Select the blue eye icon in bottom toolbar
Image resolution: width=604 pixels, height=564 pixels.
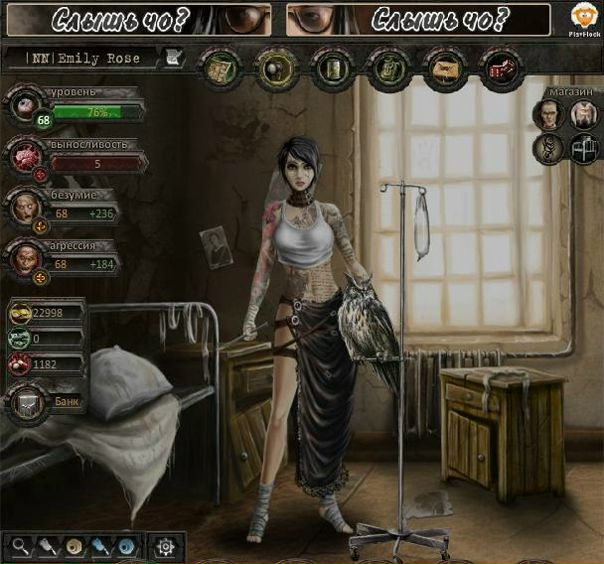click(126, 546)
